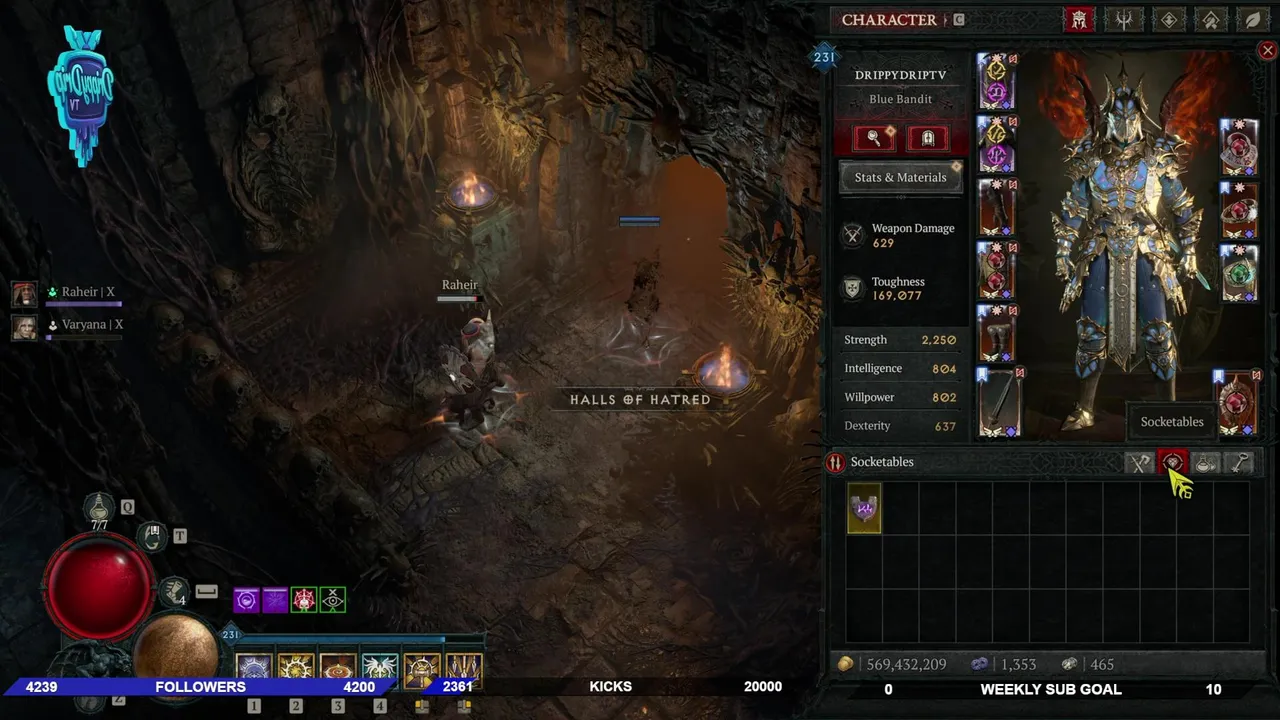Open the key icon inventory tab
The width and height of the screenshot is (1280, 720).
pos(1240,462)
